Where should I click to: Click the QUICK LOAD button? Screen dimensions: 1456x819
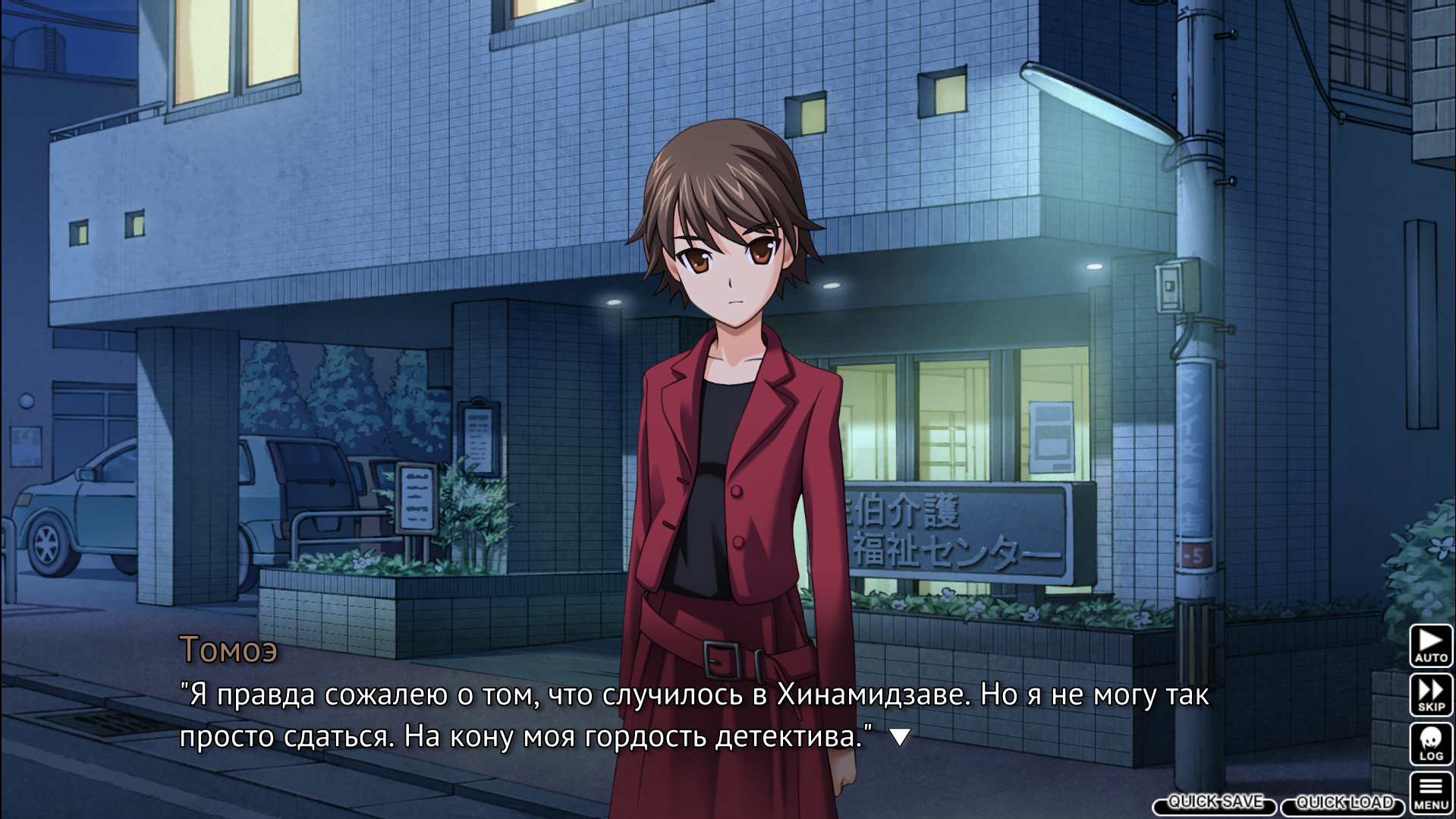pos(1343,803)
